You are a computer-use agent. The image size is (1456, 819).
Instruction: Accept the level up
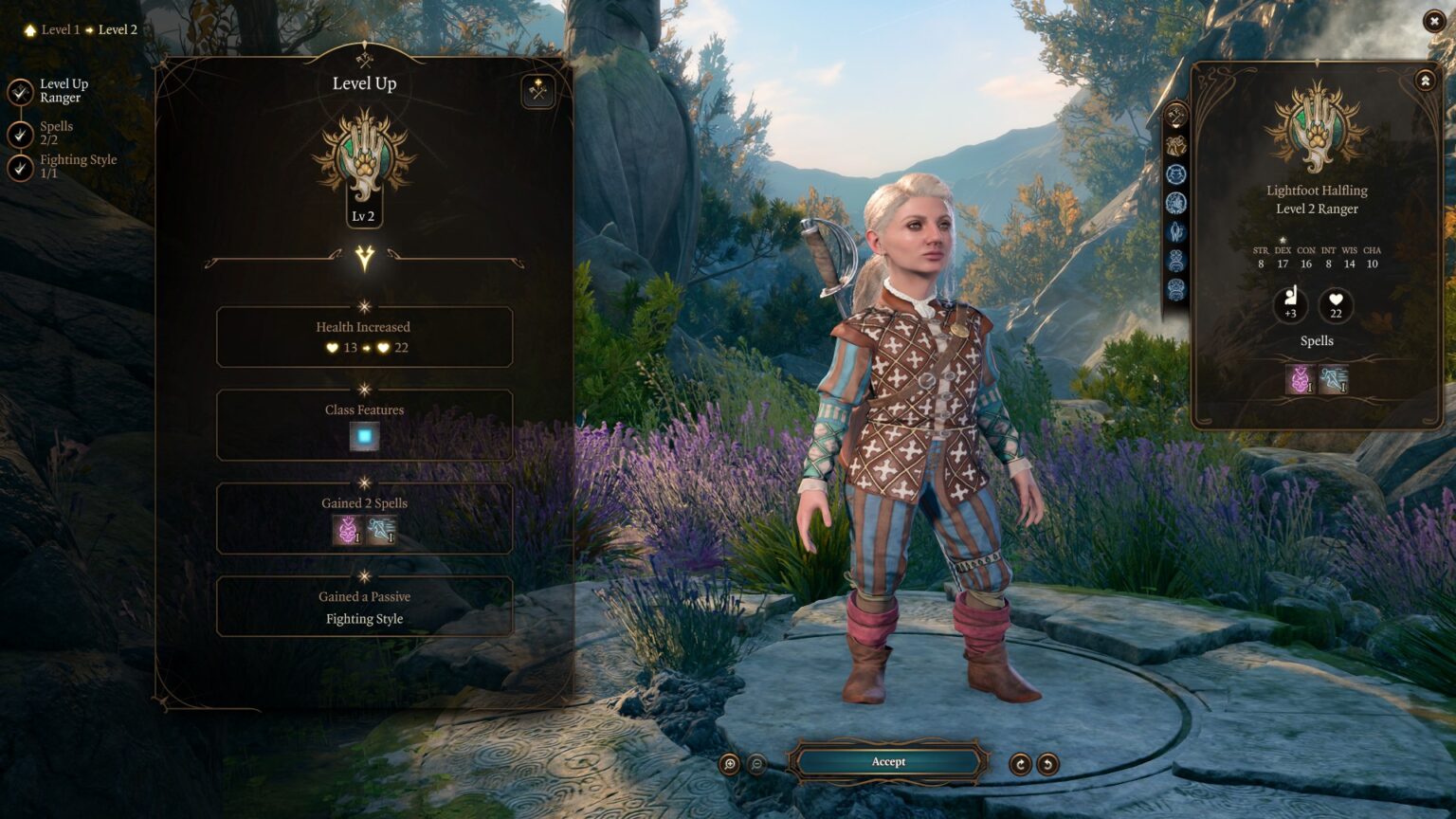click(x=888, y=762)
